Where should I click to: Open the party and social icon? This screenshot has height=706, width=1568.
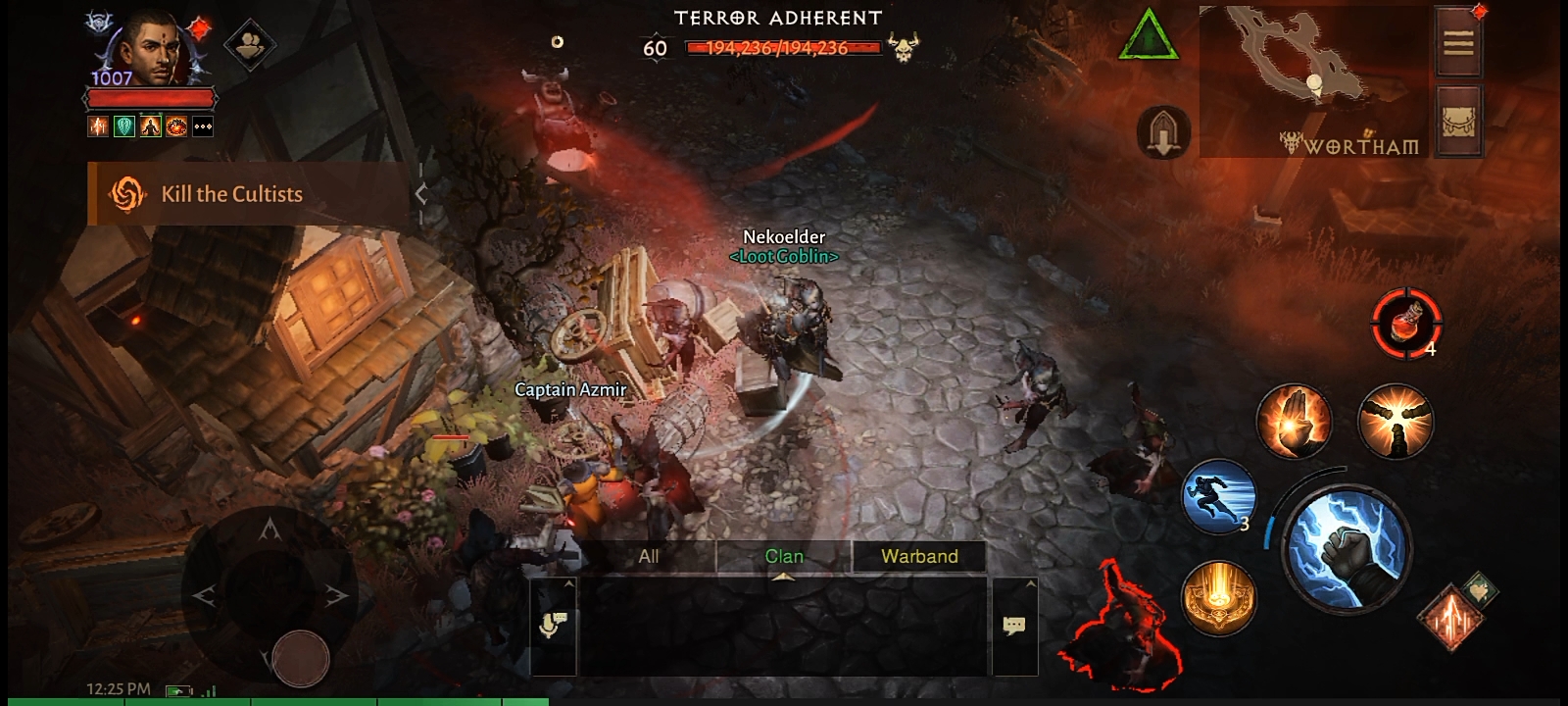click(x=248, y=44)
